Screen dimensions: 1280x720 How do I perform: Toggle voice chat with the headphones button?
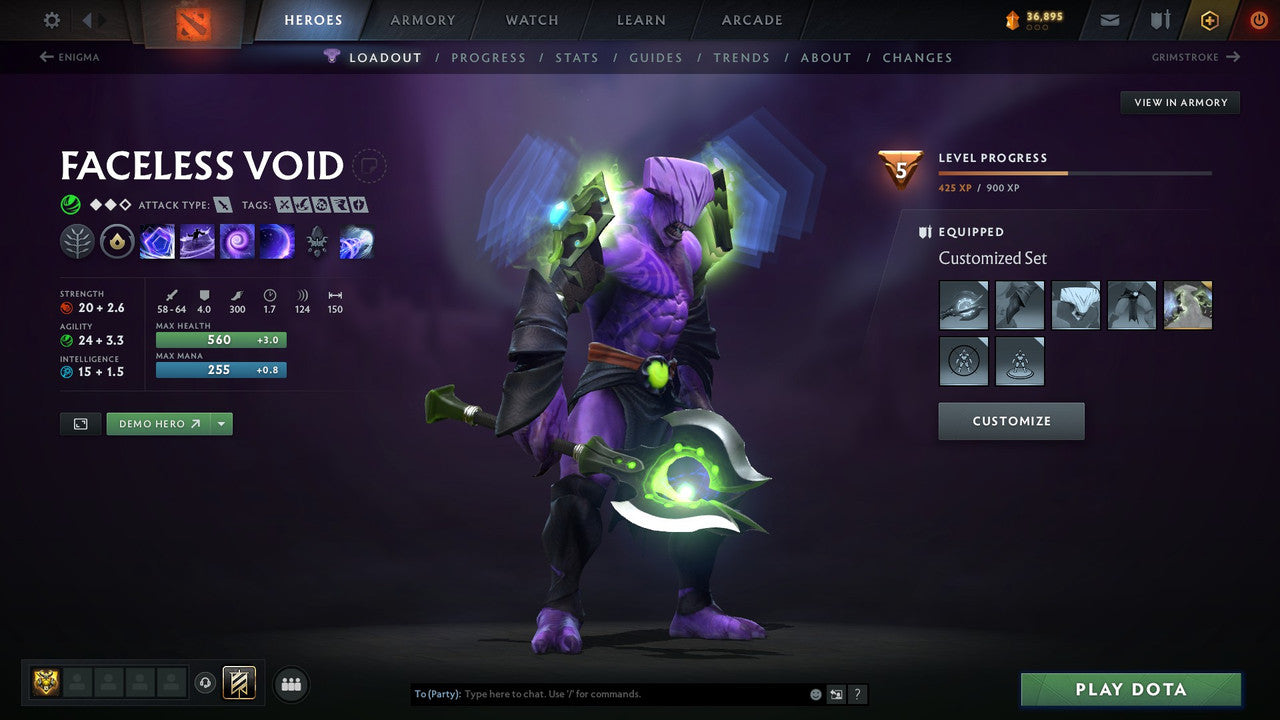(x=206, y=683)
